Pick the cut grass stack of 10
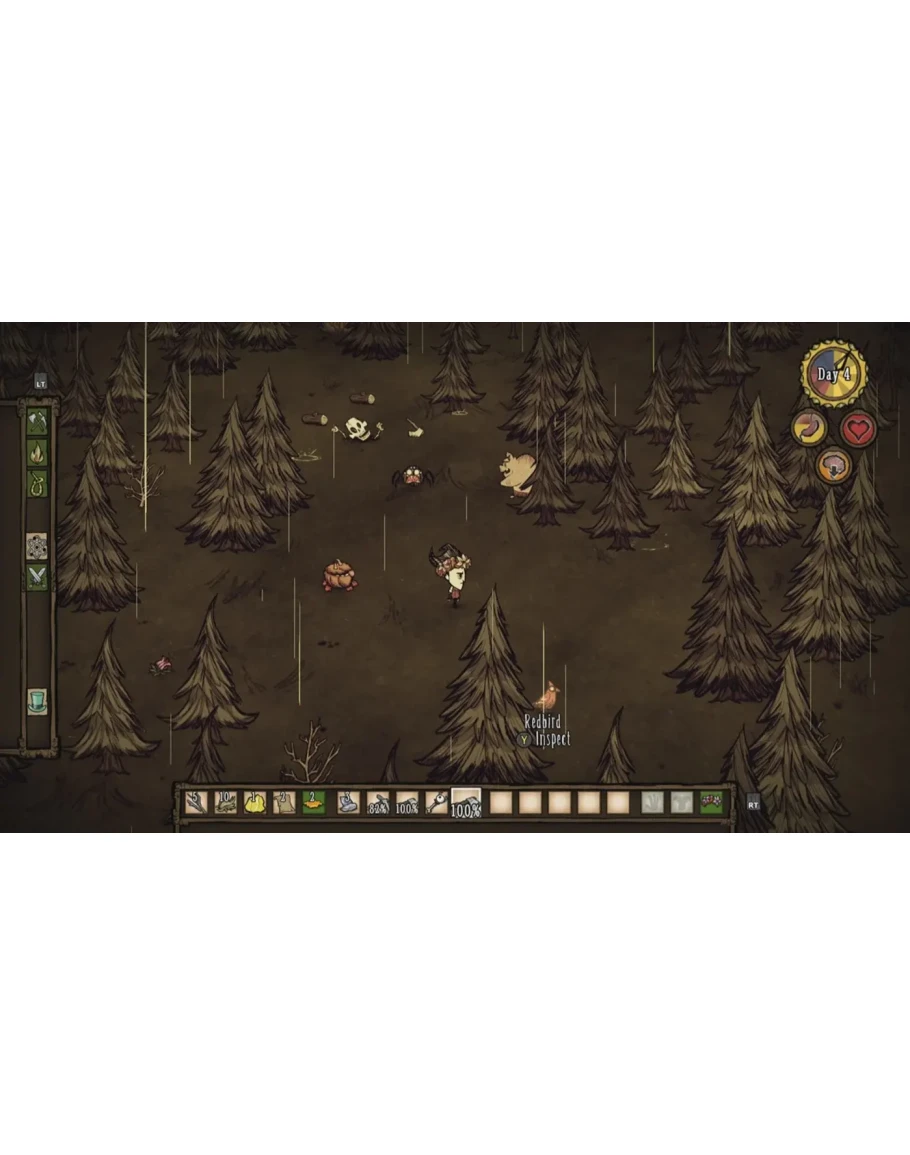910x1155 pixels. (x=226, y=802)
